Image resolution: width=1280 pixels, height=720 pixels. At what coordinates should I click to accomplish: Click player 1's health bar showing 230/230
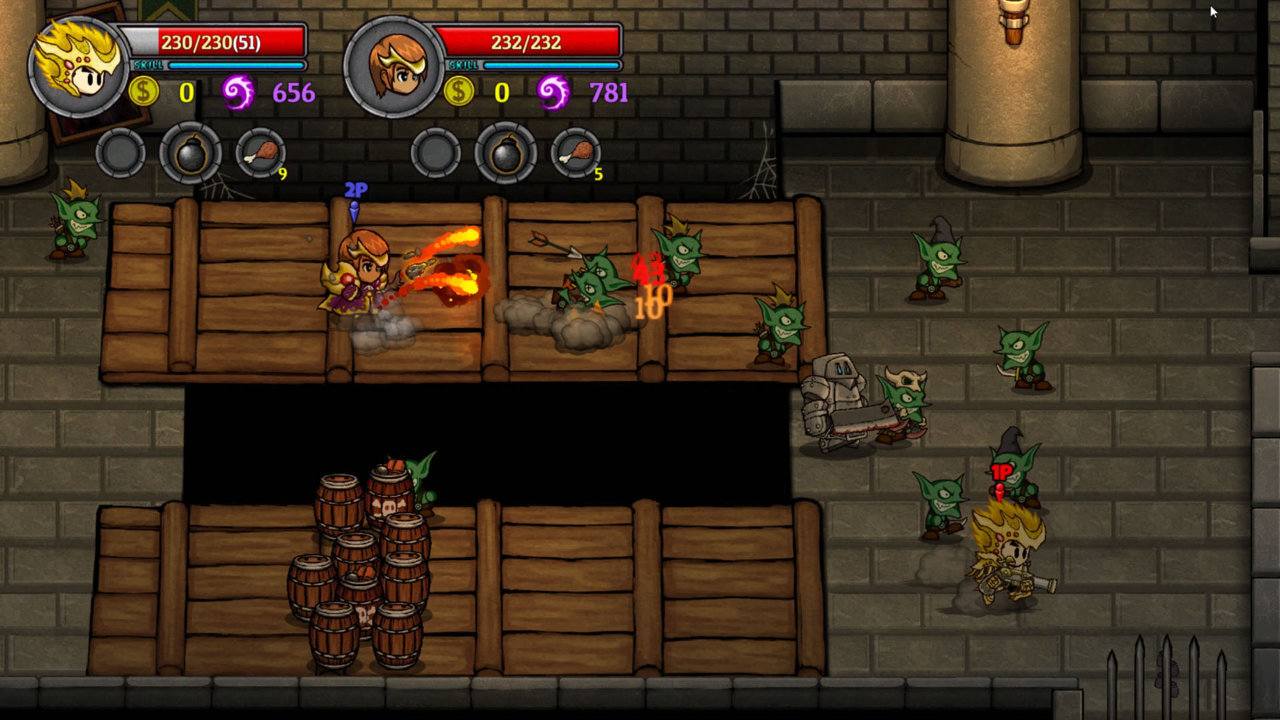pyautogui.click(x=212, y=41)
